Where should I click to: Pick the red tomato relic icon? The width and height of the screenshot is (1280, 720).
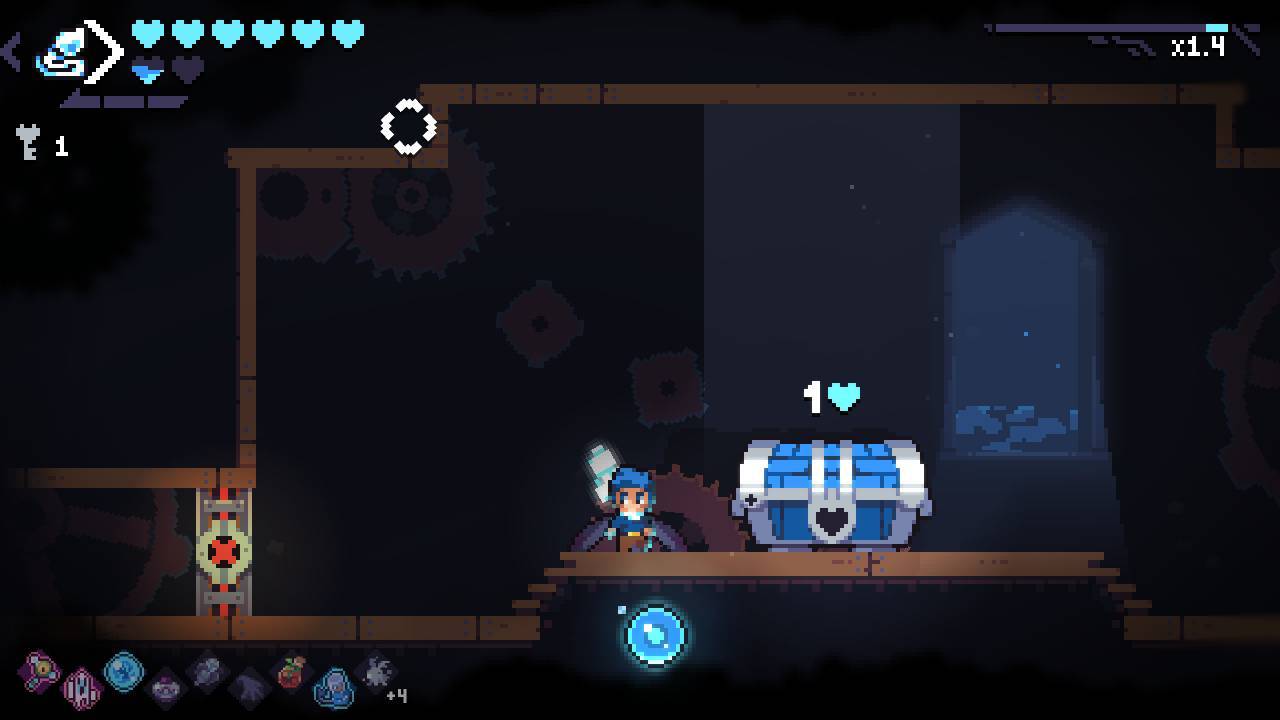pyautogui.click(x=291, y=672)
